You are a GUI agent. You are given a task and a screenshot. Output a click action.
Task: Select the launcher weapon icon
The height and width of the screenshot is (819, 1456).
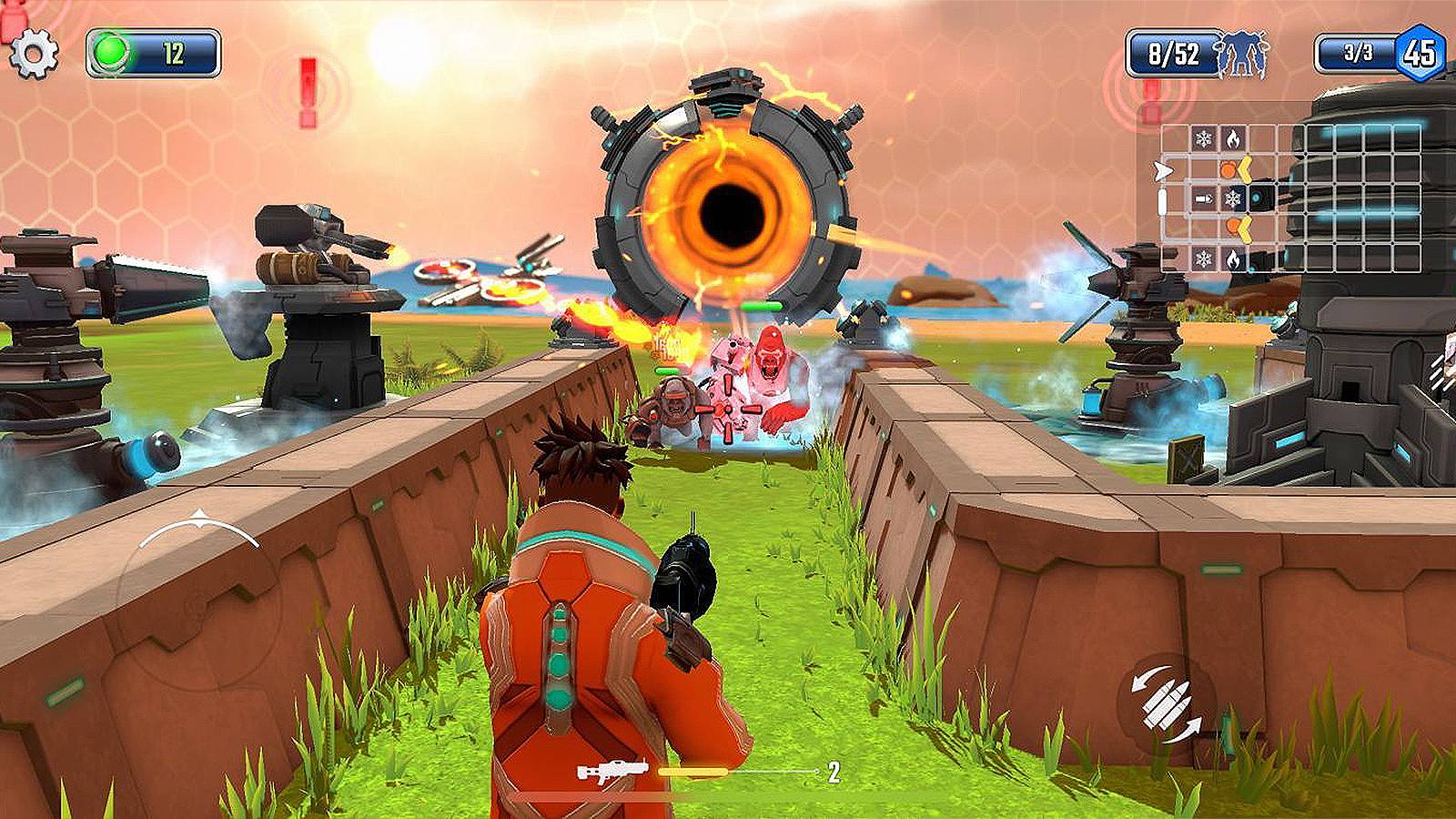pos(612,773)
